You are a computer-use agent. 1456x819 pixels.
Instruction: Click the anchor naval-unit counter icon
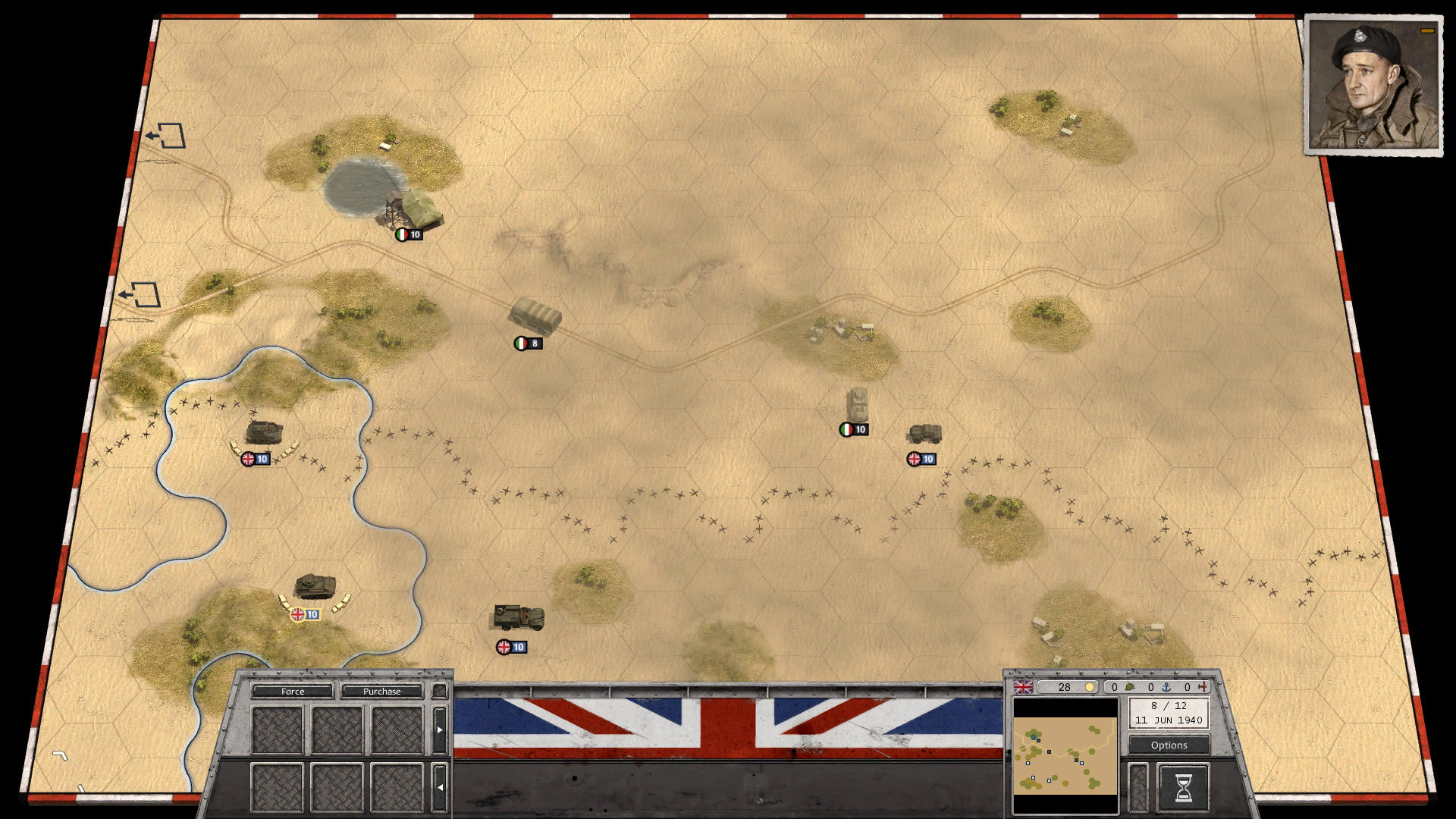[x=1168, y=686]
